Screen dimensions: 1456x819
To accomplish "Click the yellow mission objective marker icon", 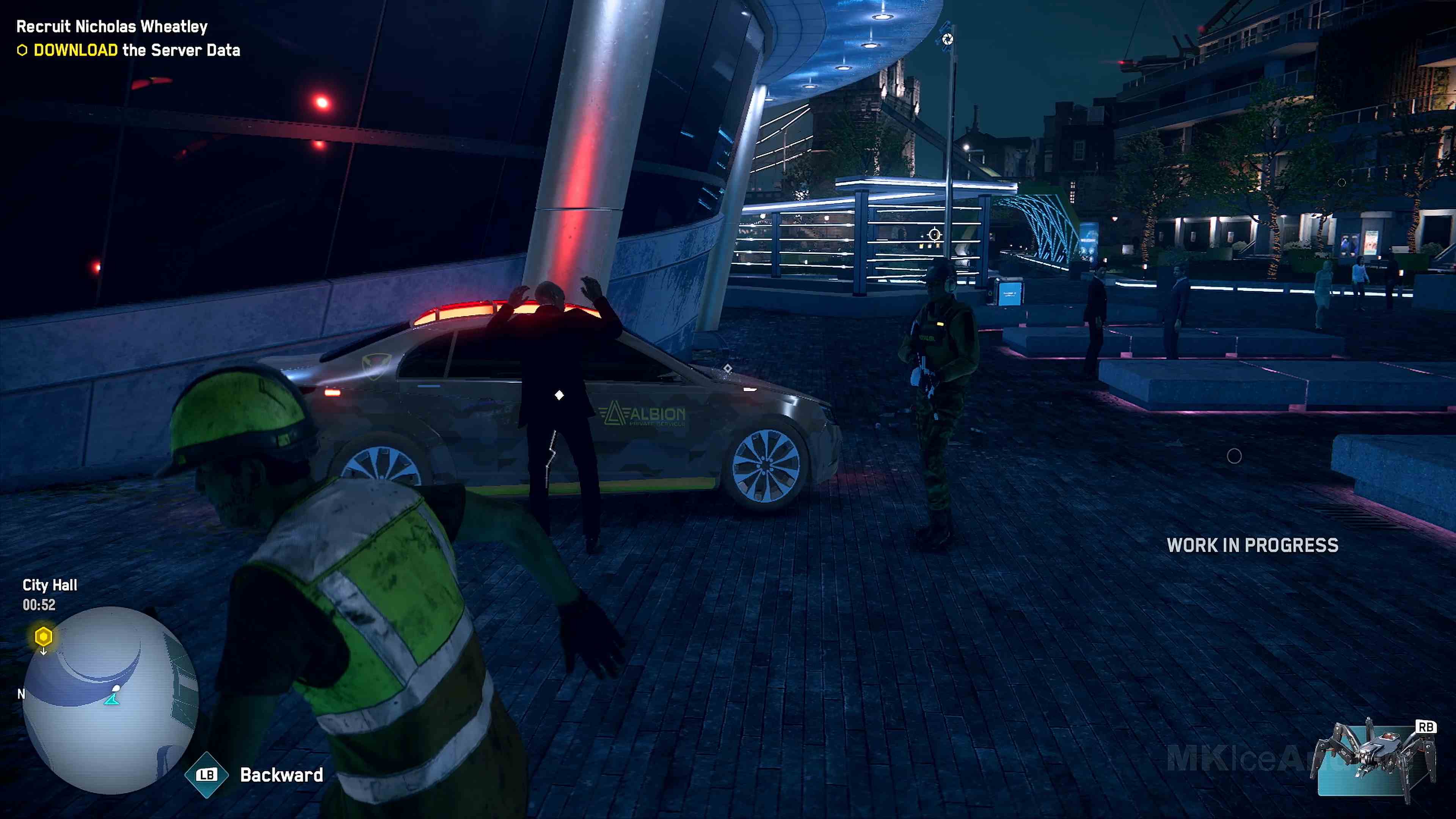I will (x=22, y=50).
